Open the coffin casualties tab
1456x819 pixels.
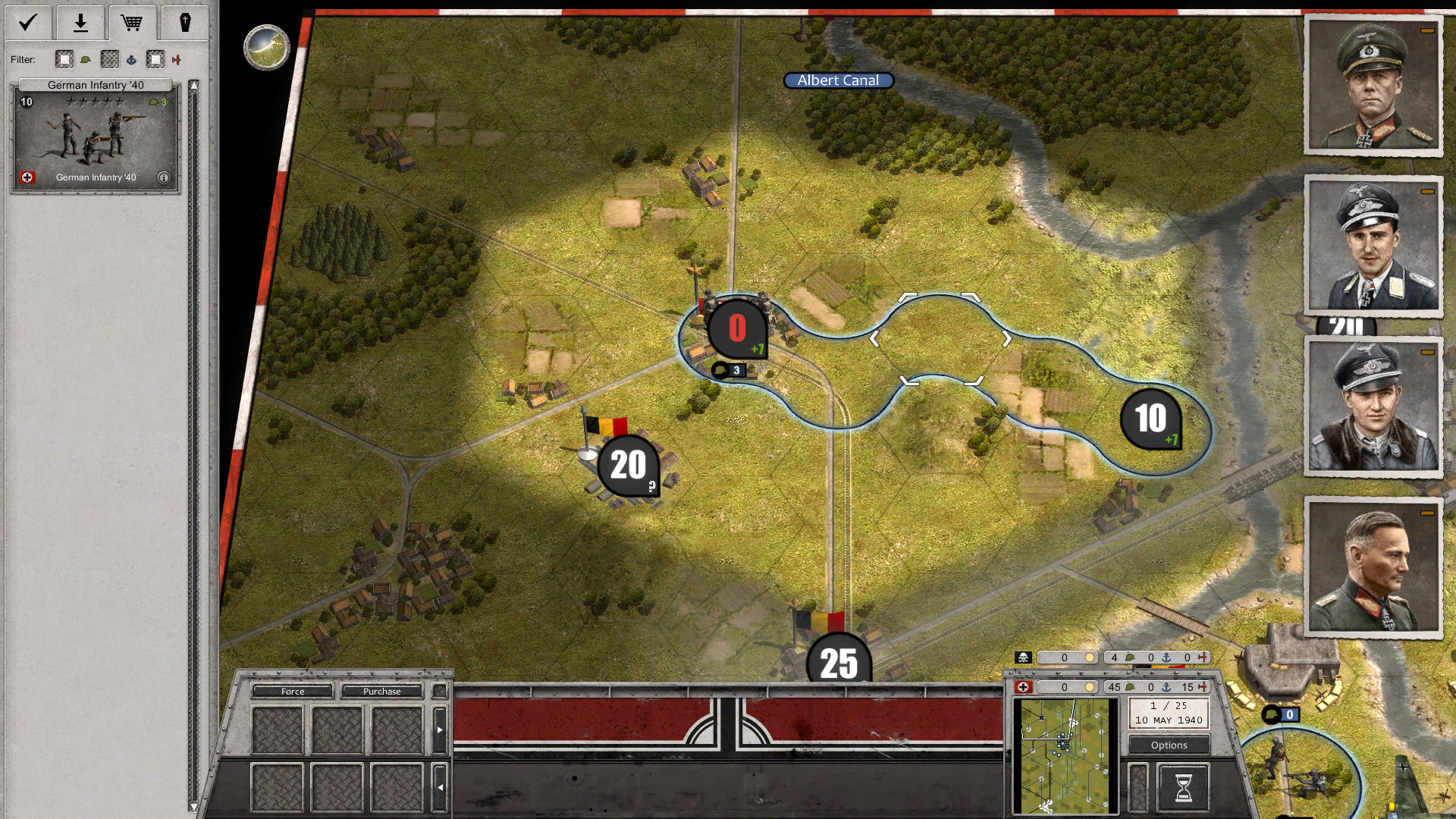click(186, 22)
